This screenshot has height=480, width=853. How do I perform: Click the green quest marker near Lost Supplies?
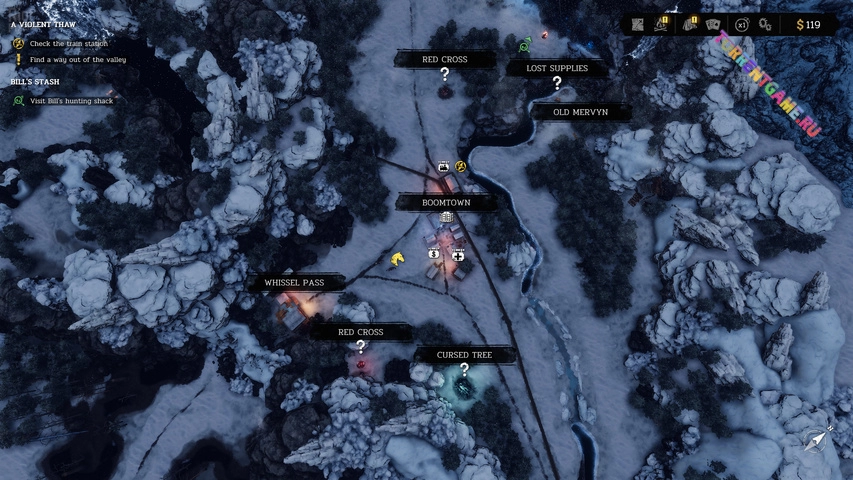click(525, 45)
